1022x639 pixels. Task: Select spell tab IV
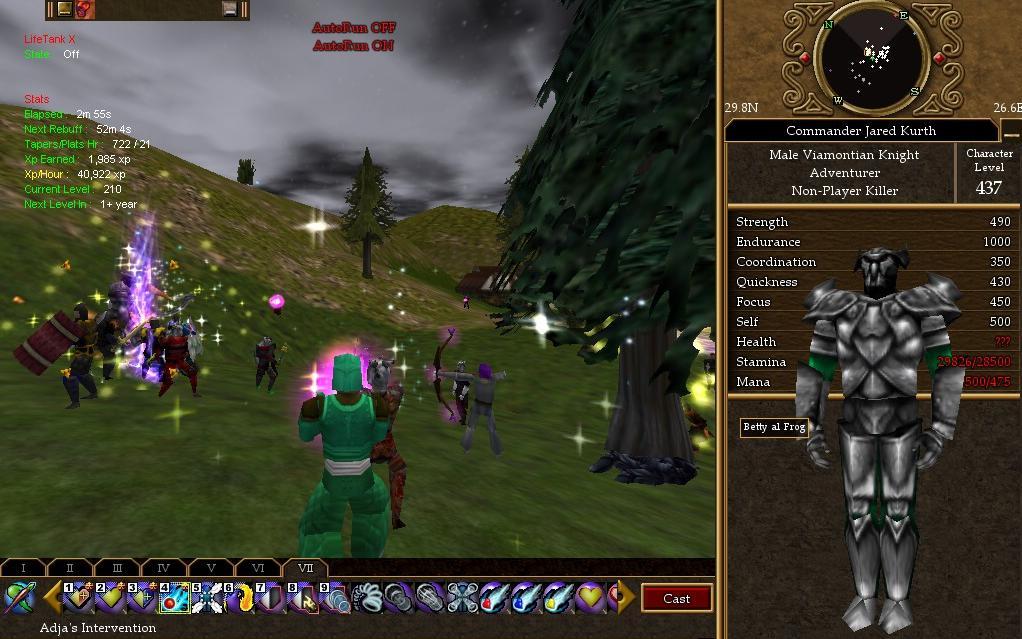pyautogui.click(x=164, y=568)
